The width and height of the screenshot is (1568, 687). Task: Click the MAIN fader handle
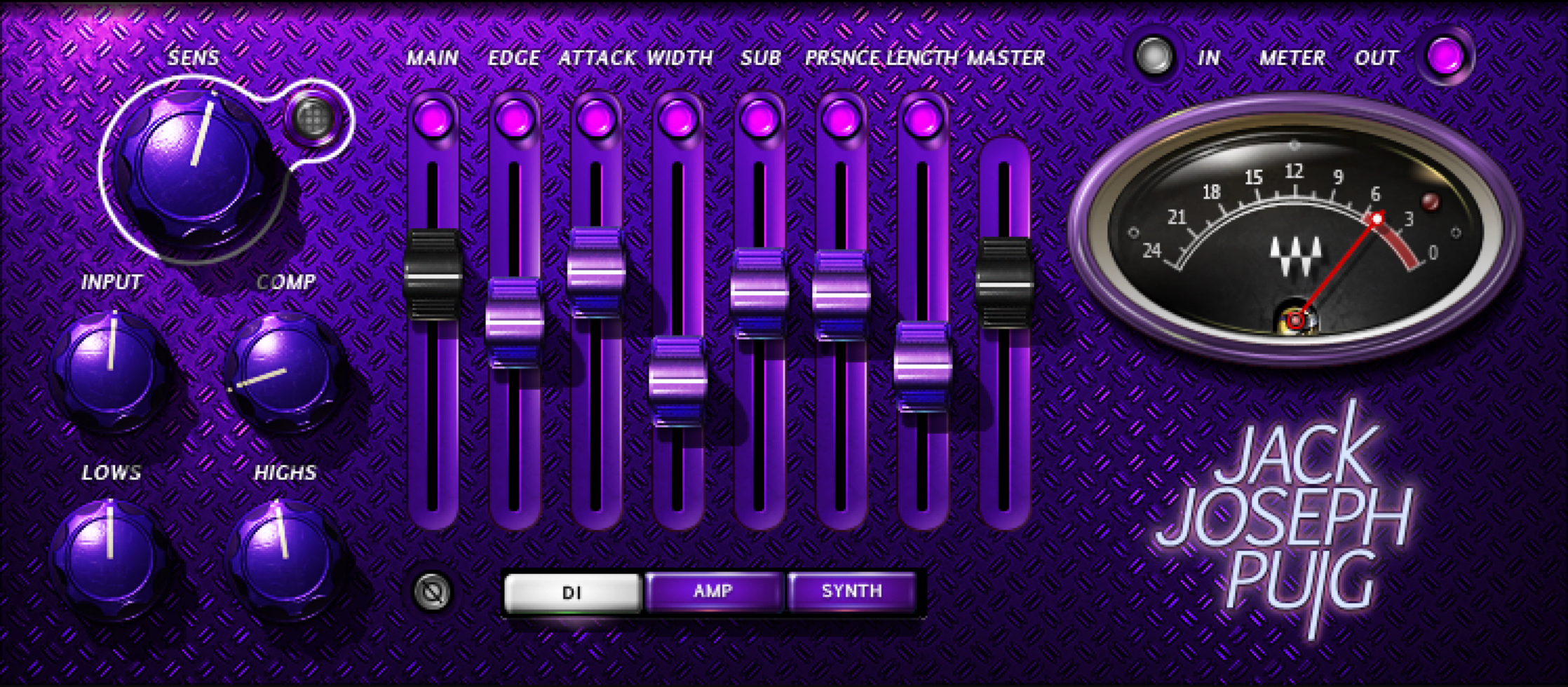(x=433, y=276)
